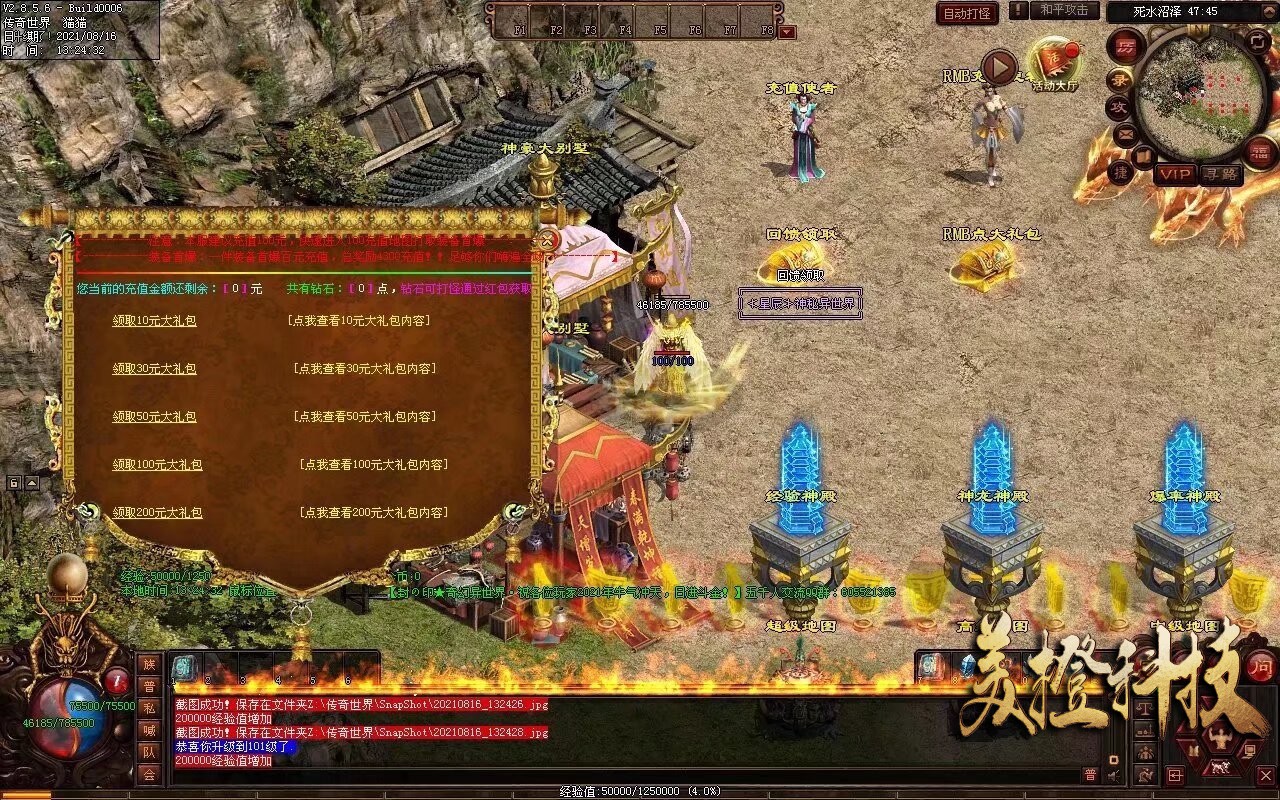Screen dimensions: 1280x800
Task: Click the trade scale icon in bottom-right panel
Action: point(1144,709)
